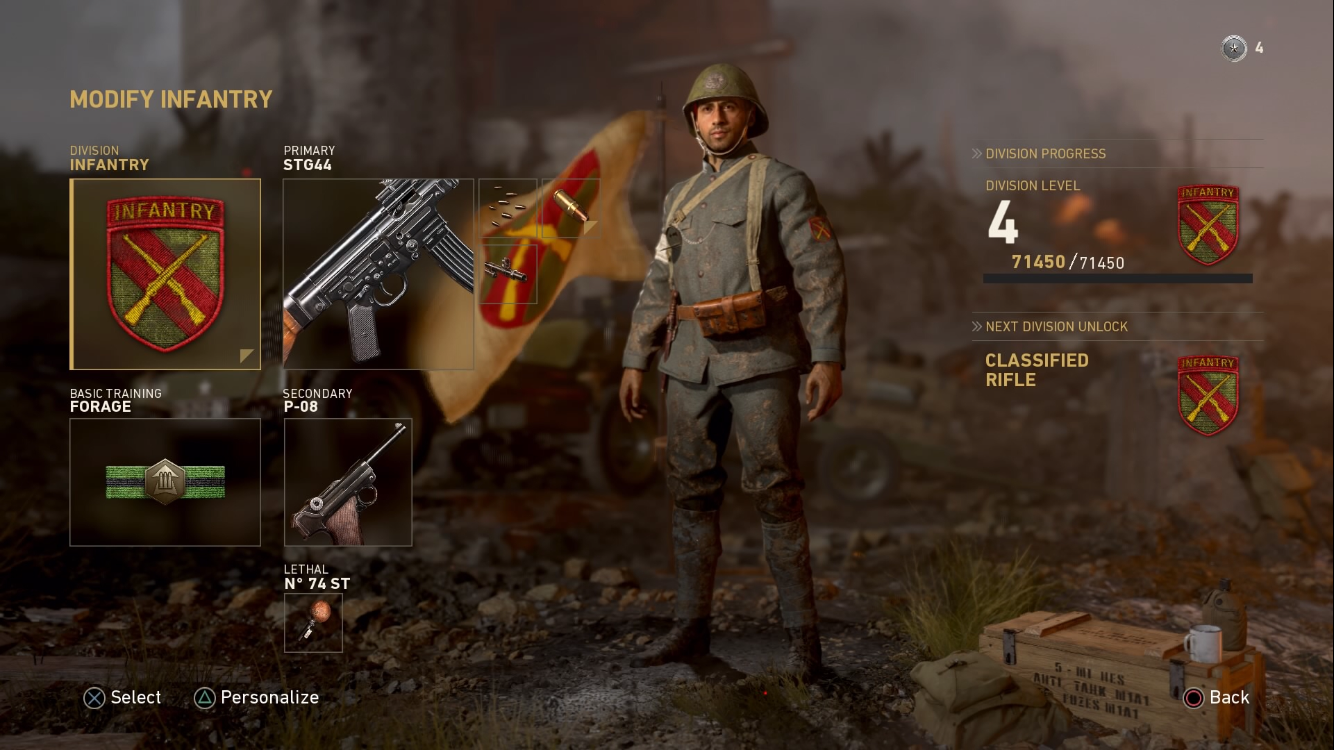Open the N° 74 ST lethal slot
This screenshot has height=750, width=1334.
pyautogui.click(x=313, y=622)
